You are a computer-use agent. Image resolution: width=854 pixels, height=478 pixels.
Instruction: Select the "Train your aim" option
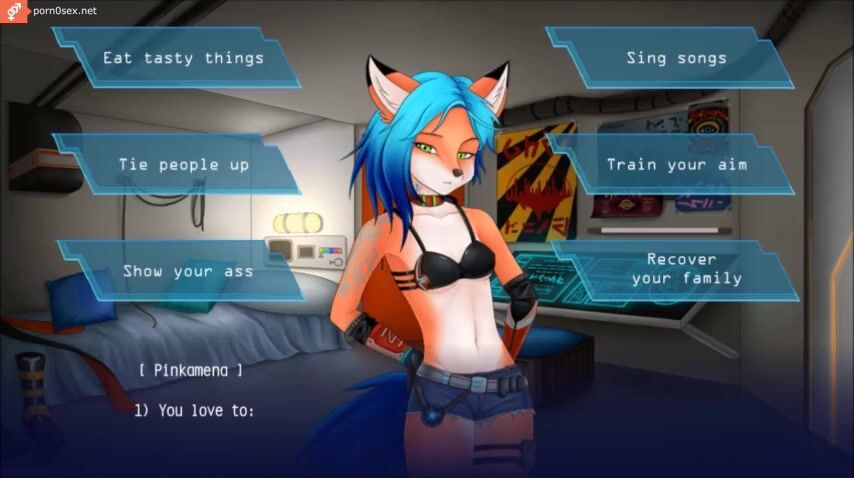click(x=676, y=164)
